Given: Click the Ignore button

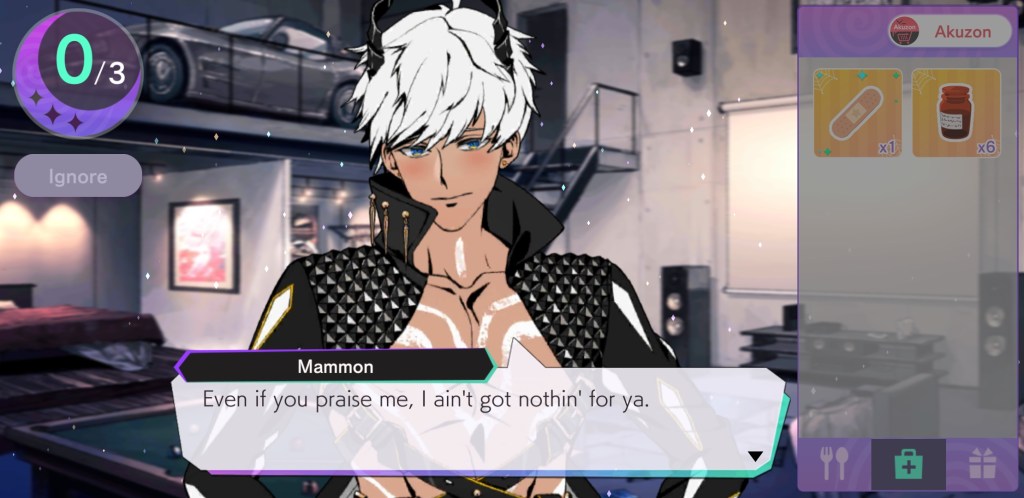Looking at the screenshot, I should 78,176.
